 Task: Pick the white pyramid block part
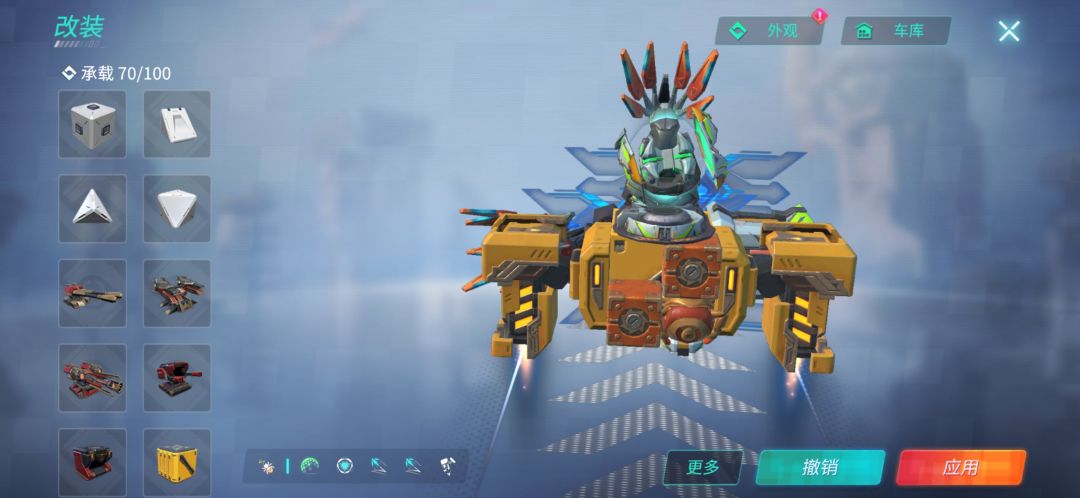tap(92, 208)
